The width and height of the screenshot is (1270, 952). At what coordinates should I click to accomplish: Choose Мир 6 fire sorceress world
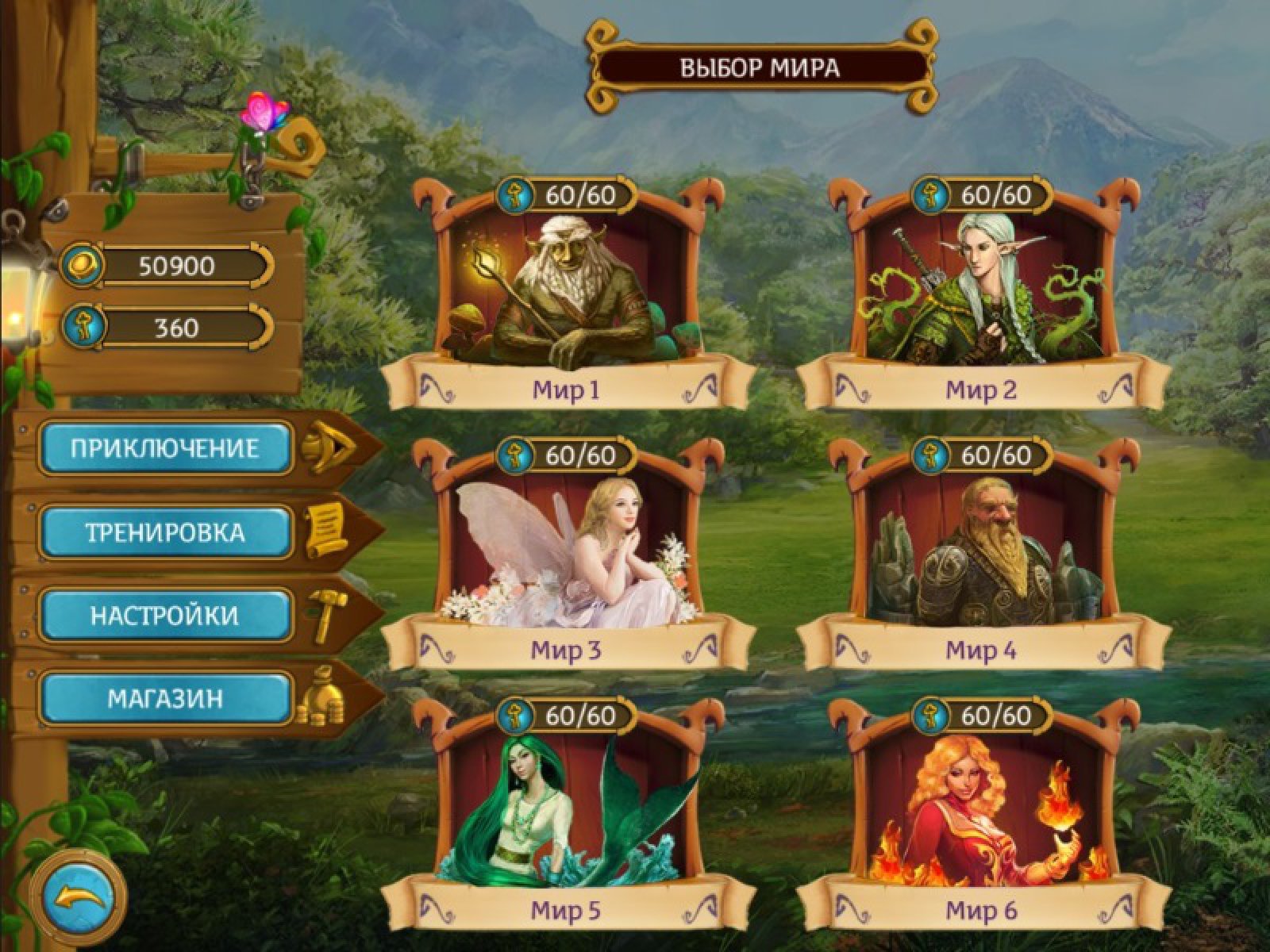[982, 813]
